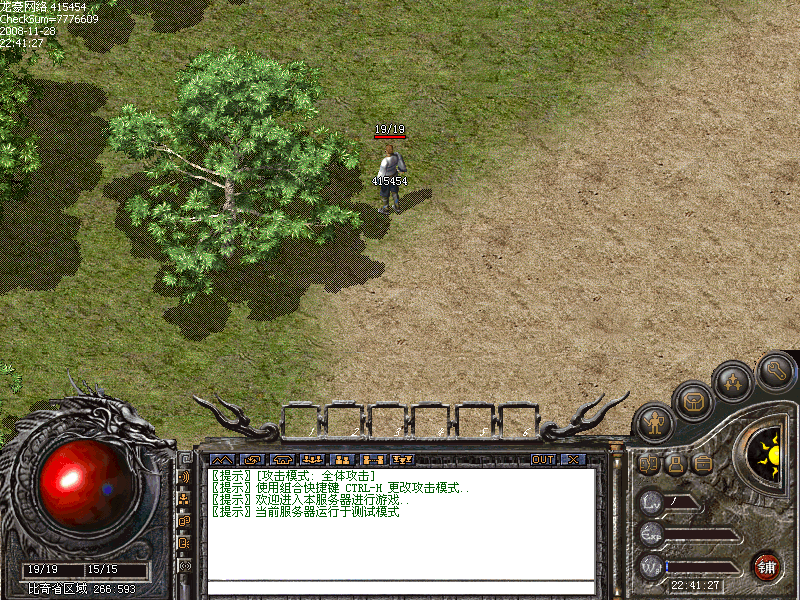Screen dimensions: 800x600
Task: Toggle the sound-waves chat filter icon
Action: click(x=185, y=475)
